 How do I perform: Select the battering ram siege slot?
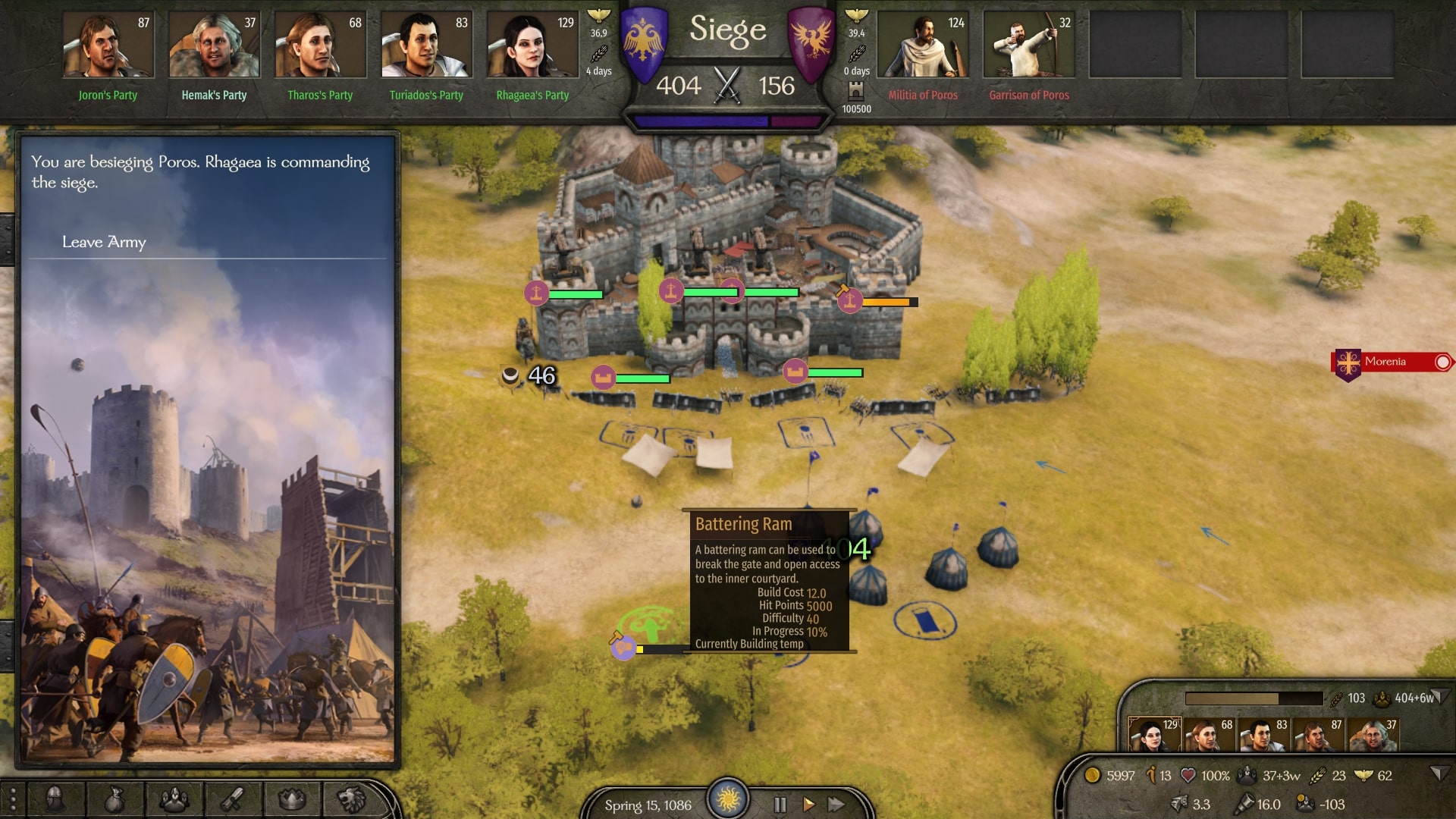pos(623,648)
